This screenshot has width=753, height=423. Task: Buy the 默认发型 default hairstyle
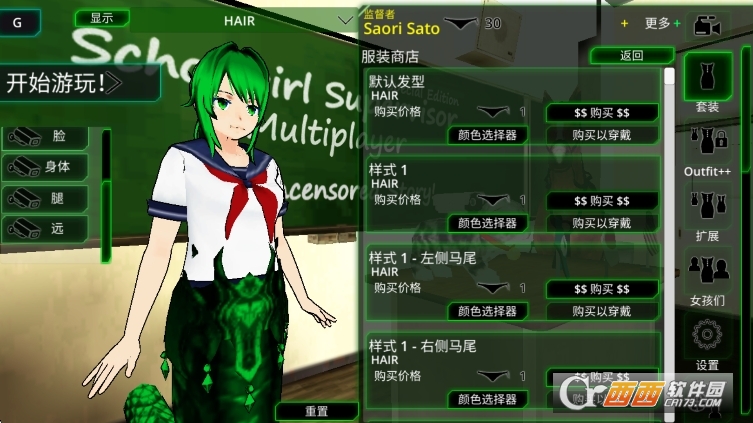602,113
